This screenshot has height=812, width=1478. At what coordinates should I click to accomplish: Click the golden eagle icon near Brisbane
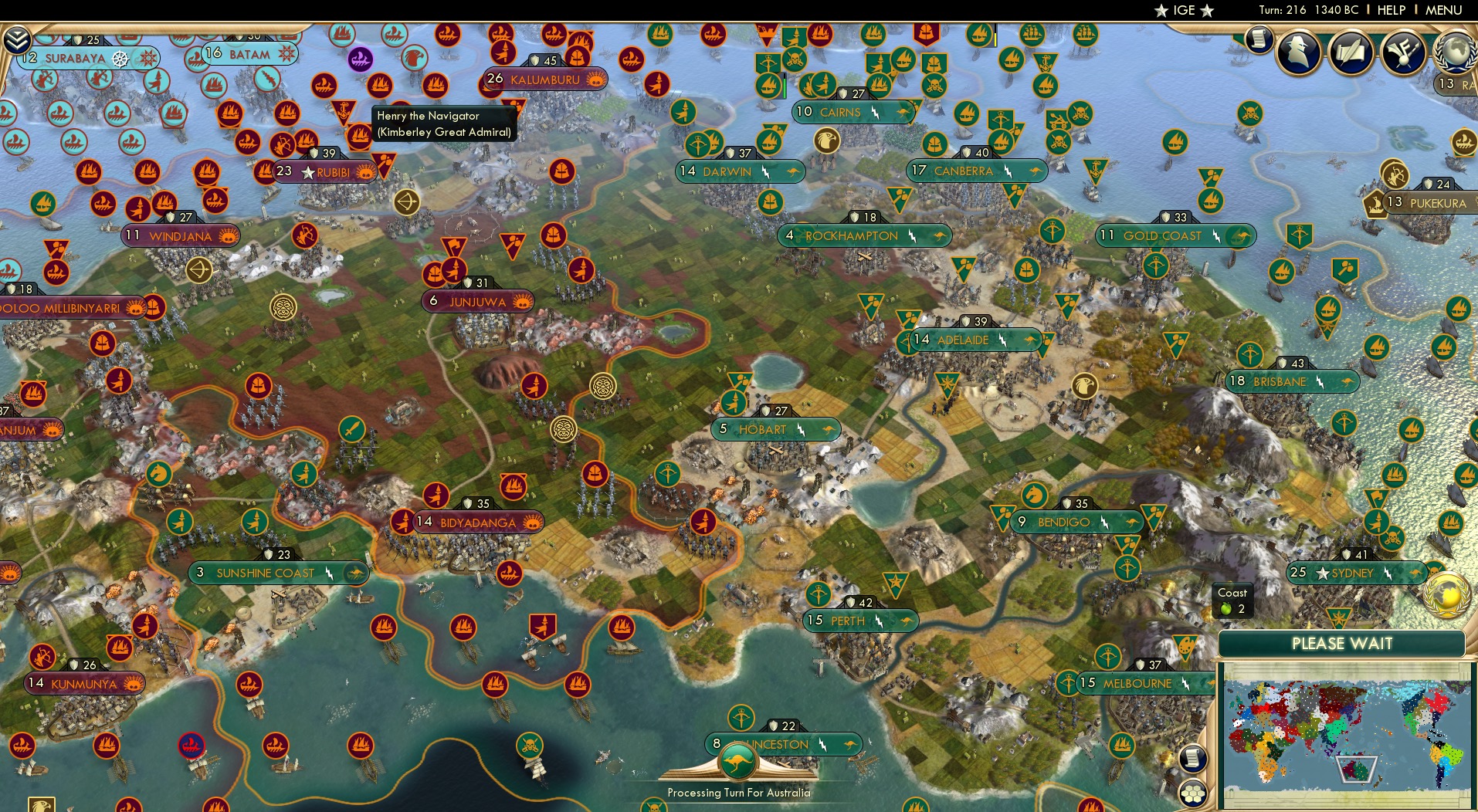1084,384
